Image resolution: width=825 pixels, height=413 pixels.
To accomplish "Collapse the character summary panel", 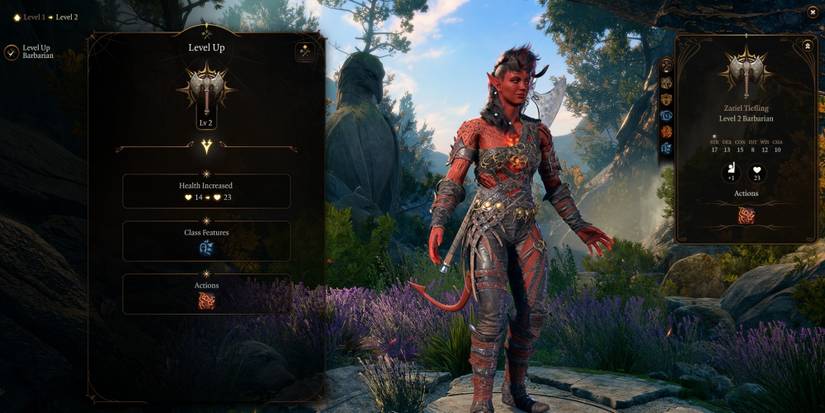I will (x=807, y=46).
